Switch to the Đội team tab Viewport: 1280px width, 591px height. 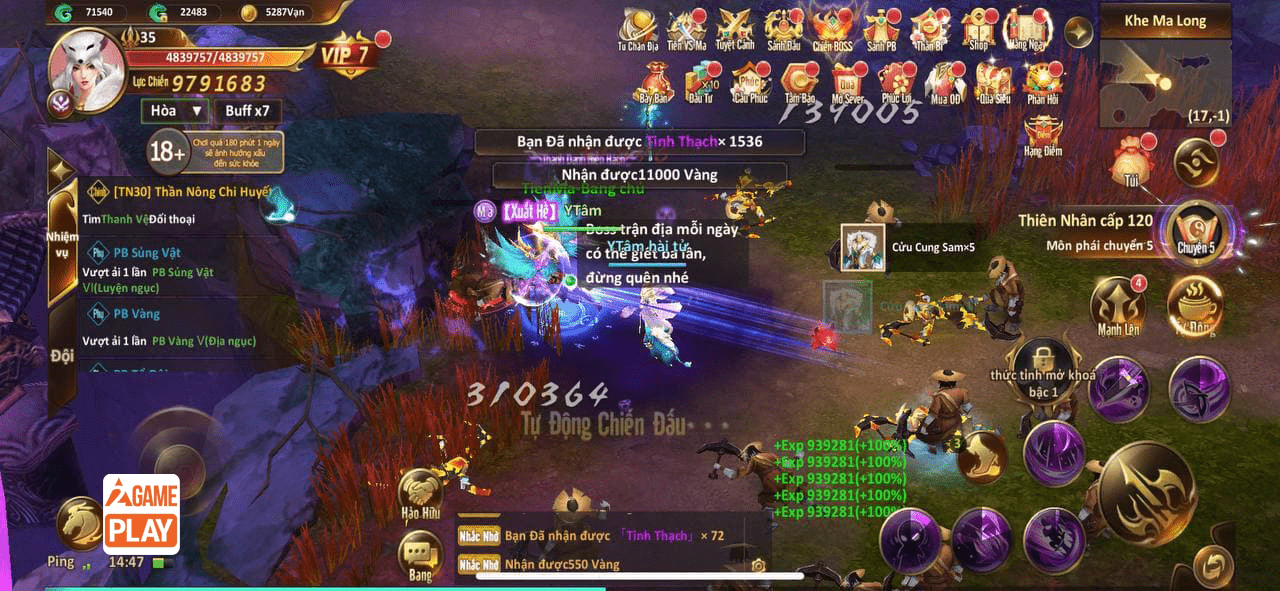(62, 356)
